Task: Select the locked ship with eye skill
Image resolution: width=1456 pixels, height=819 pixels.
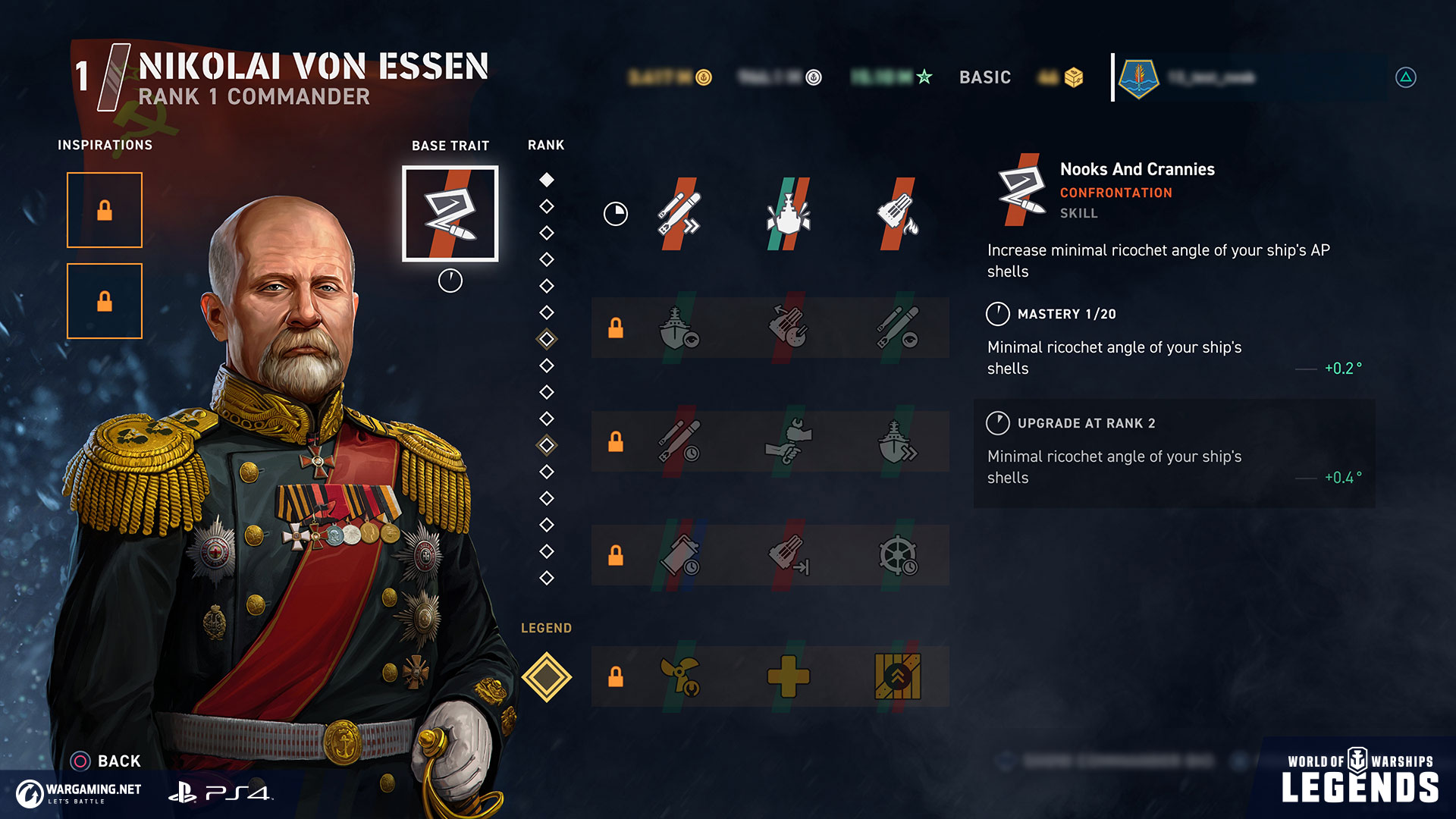Action: (x=679, y=328)
